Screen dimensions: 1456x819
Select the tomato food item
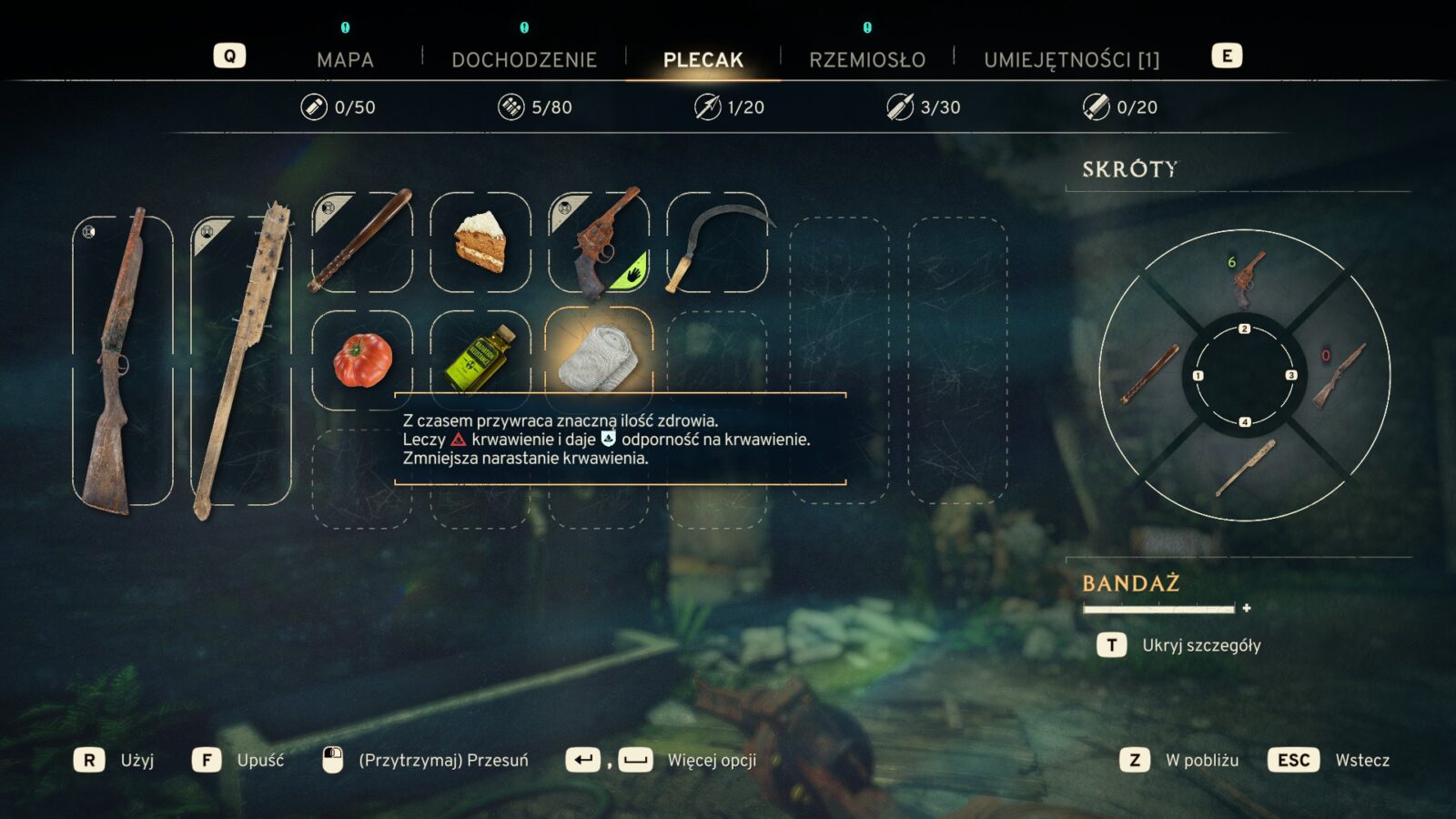[362, 360]
